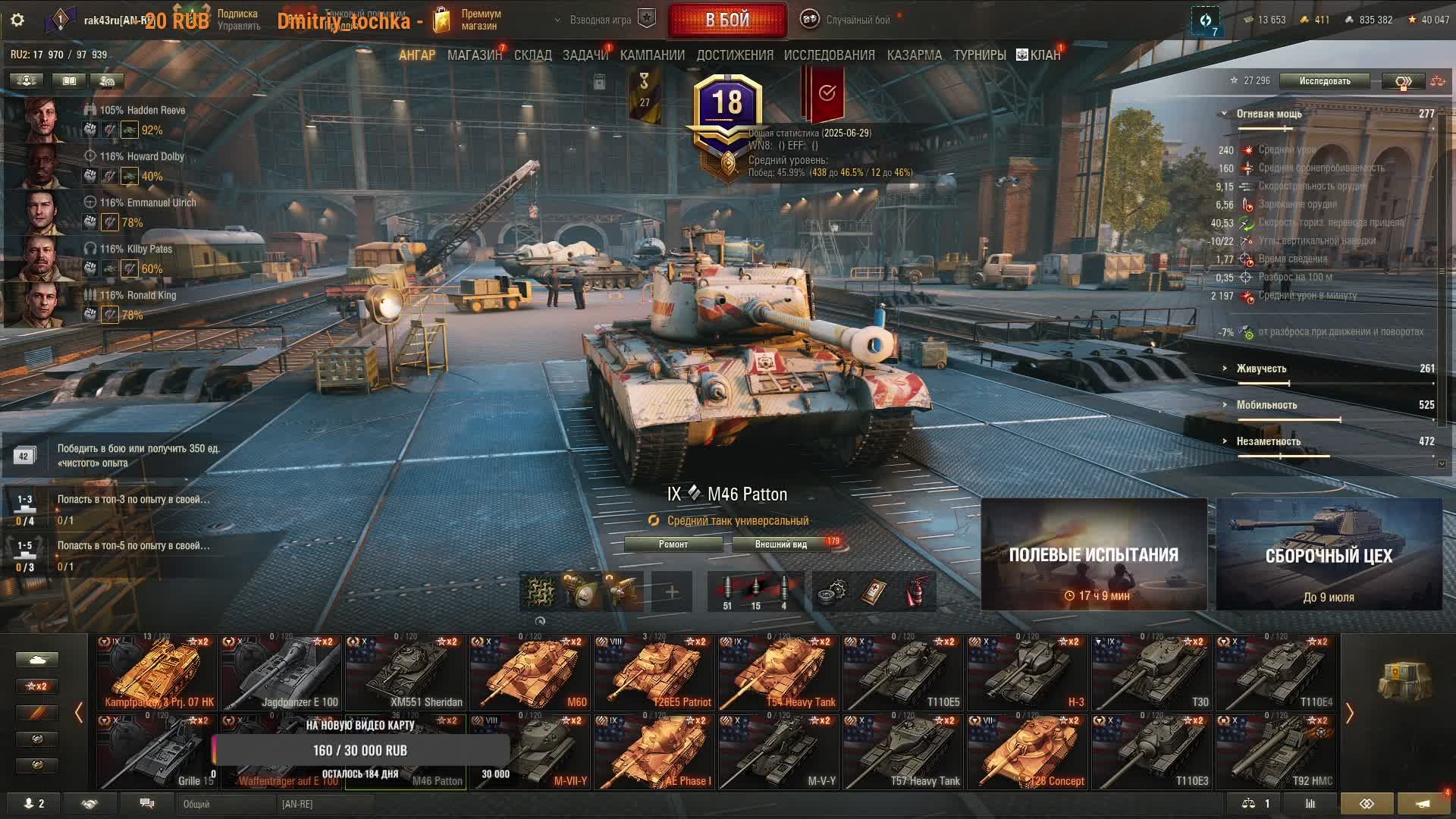Select the T26E5 Patriot tank
Viewport: 1456px width, 819px height.
[654, 672]
